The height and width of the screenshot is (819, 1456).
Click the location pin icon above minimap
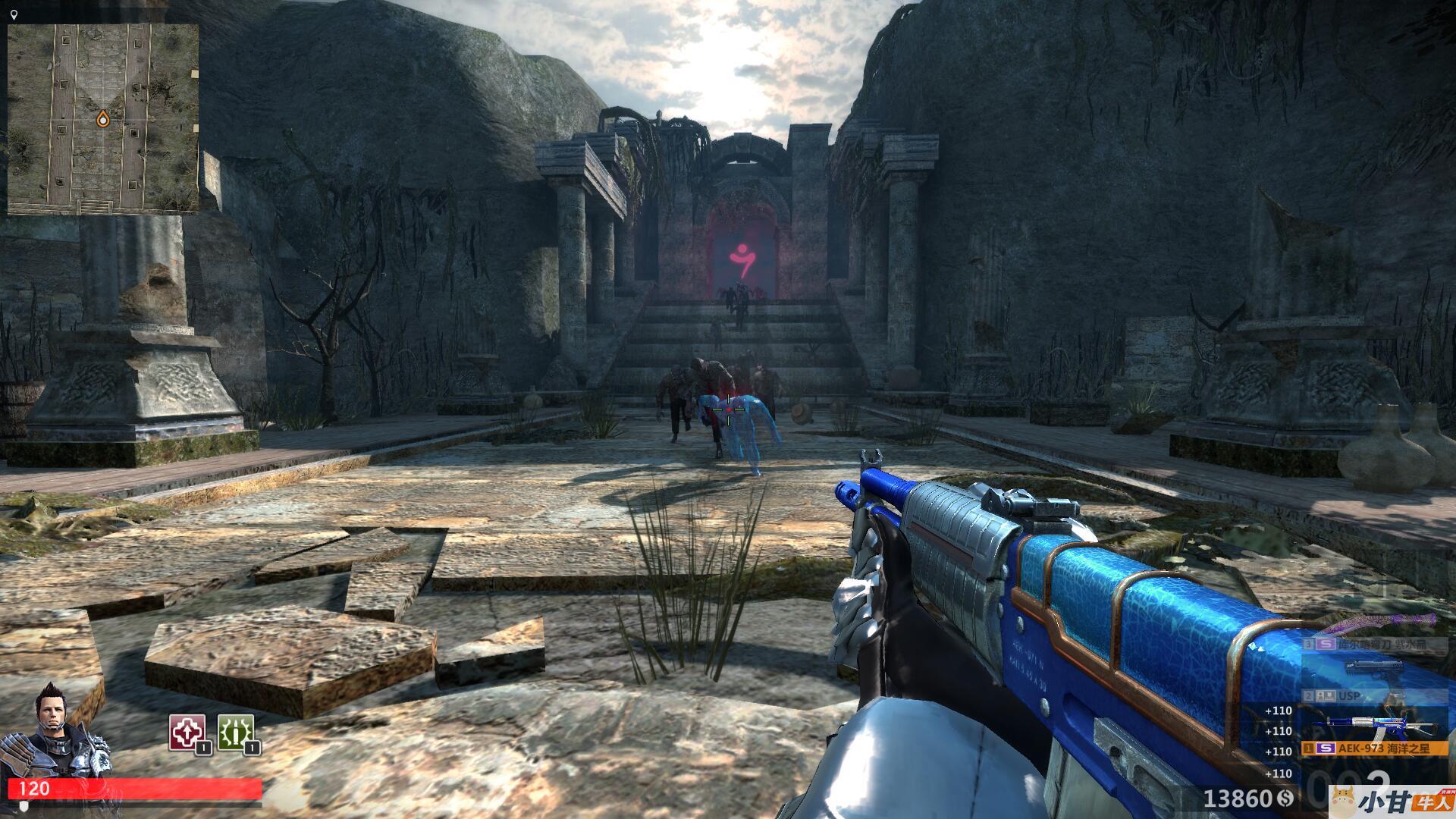click(x=14, y=14)
